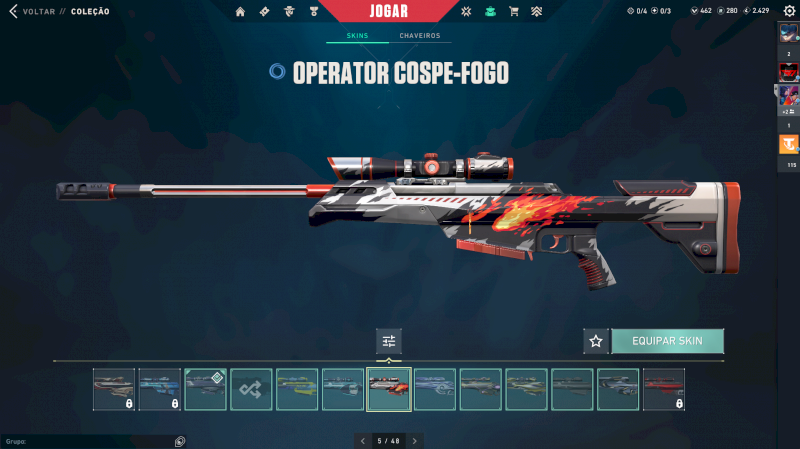Select the Skins tab
The width and height of the screenshot is (800, 449).
(357, 36)
